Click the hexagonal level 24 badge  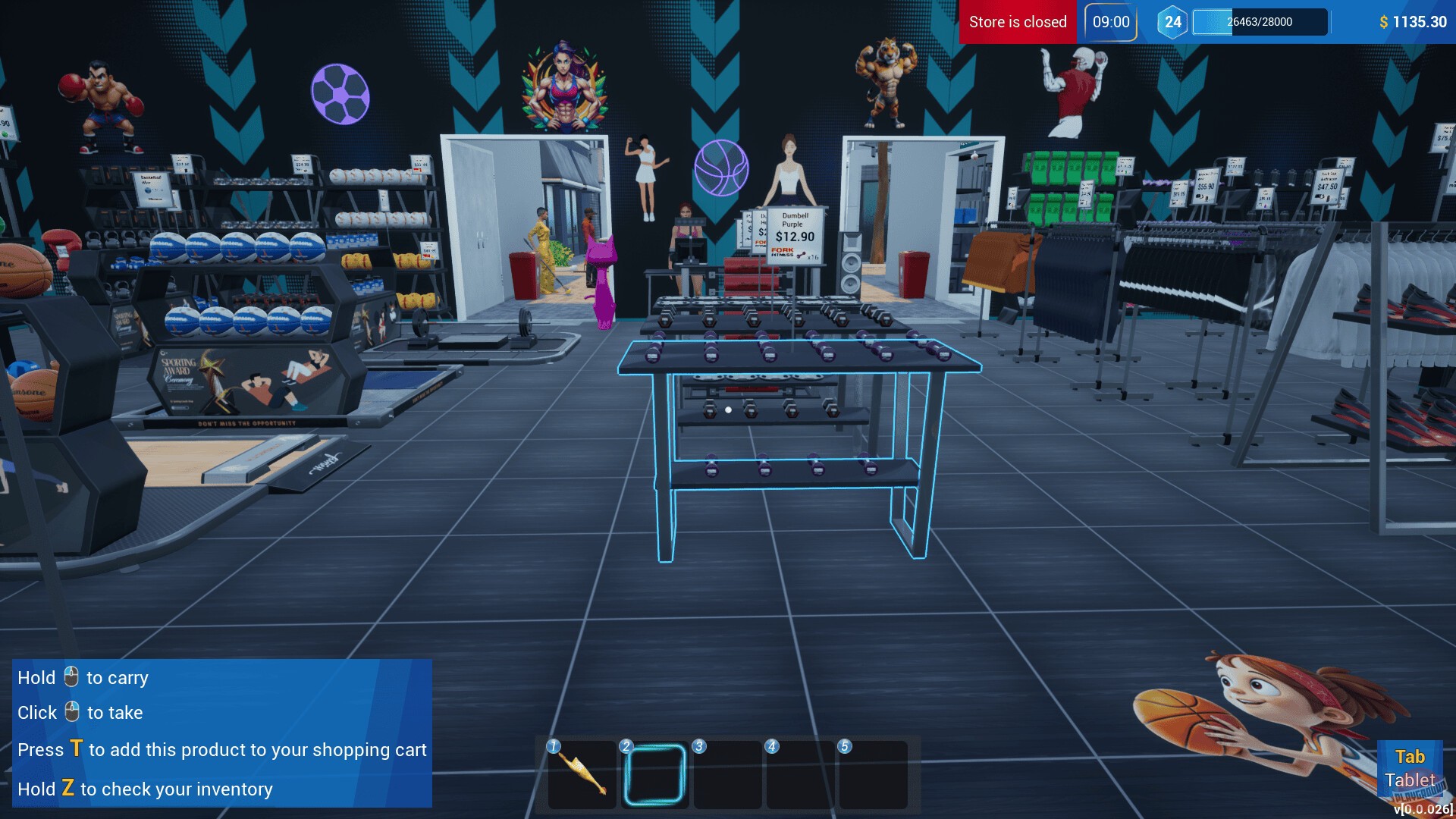coord(1172,21)
